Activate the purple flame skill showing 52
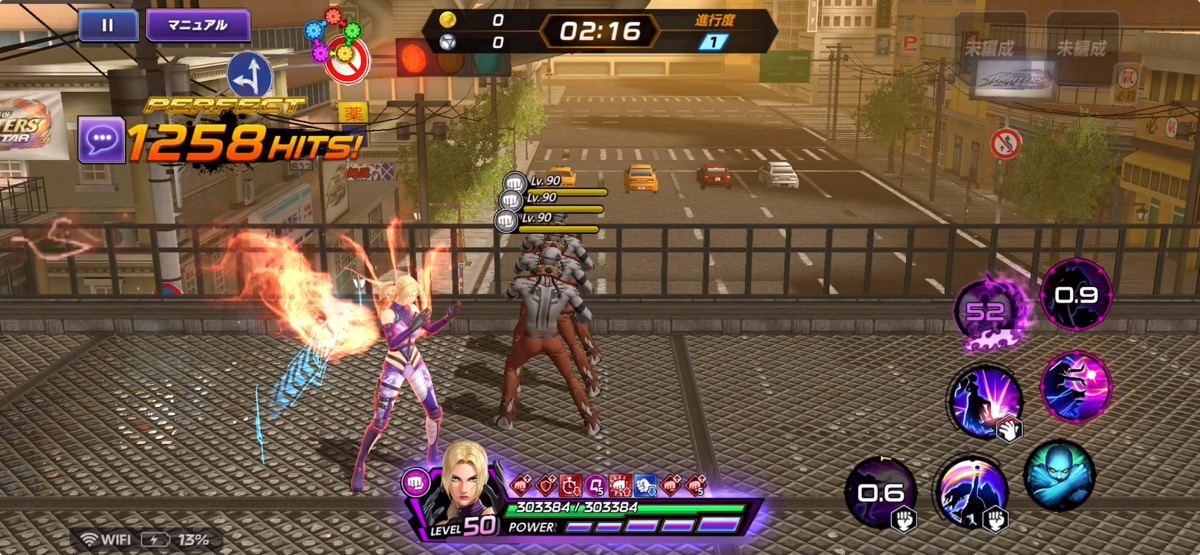Screen dimensions: 1200x555 click(985, 310)
